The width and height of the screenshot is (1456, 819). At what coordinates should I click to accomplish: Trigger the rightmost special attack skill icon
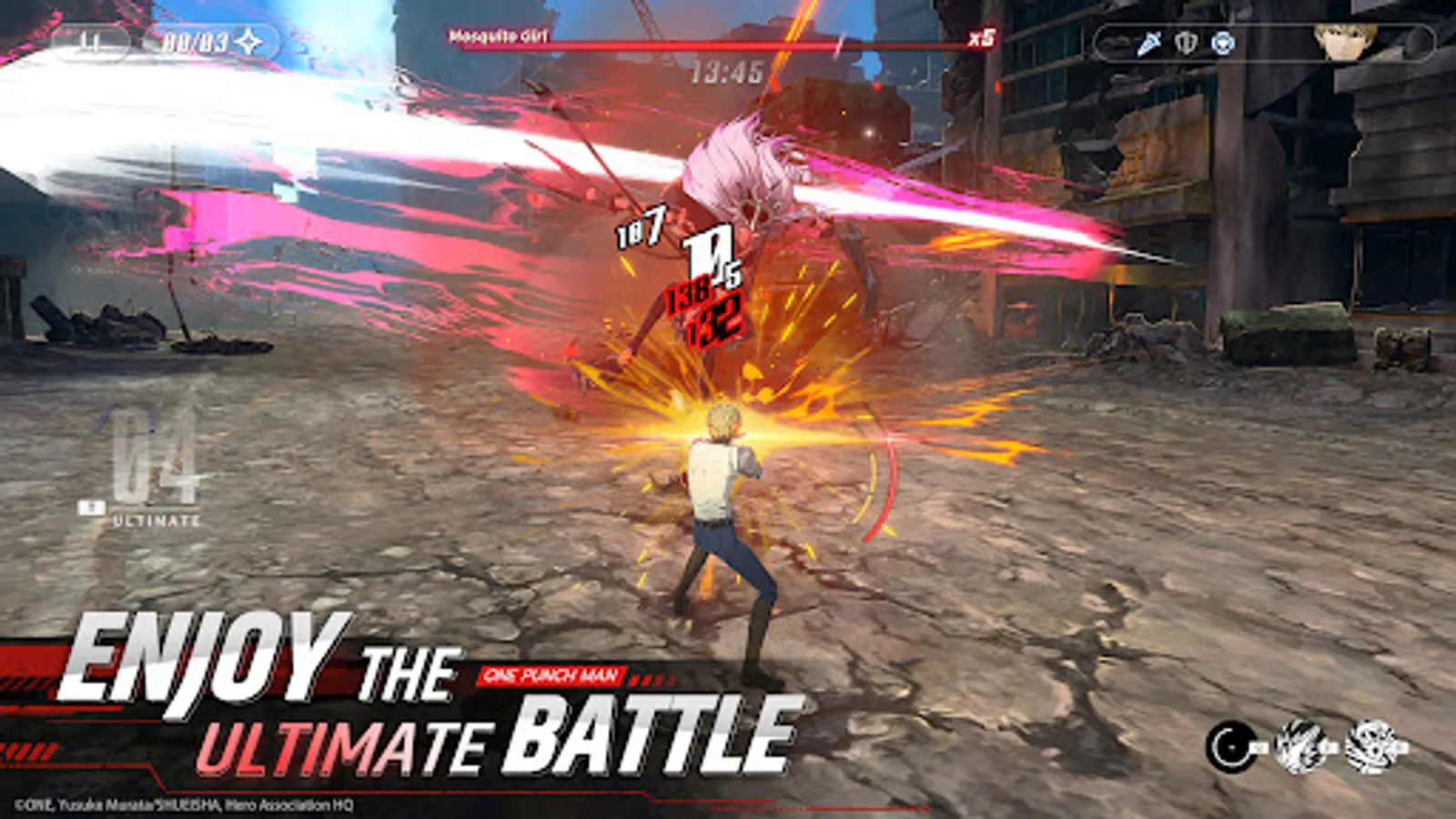coord(1370,746)
